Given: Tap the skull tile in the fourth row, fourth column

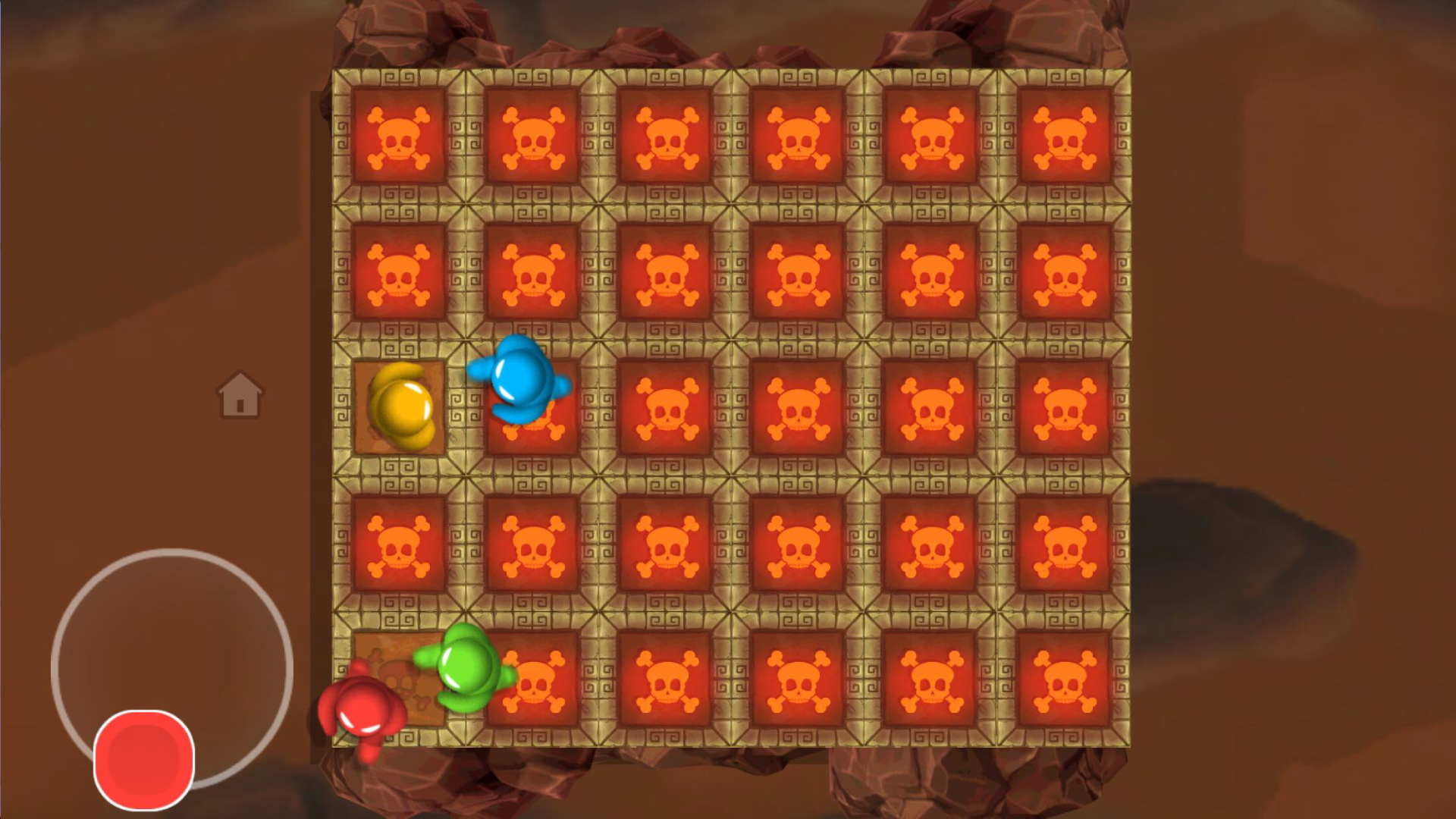Looking at the screenshot, I should [799, 542].
